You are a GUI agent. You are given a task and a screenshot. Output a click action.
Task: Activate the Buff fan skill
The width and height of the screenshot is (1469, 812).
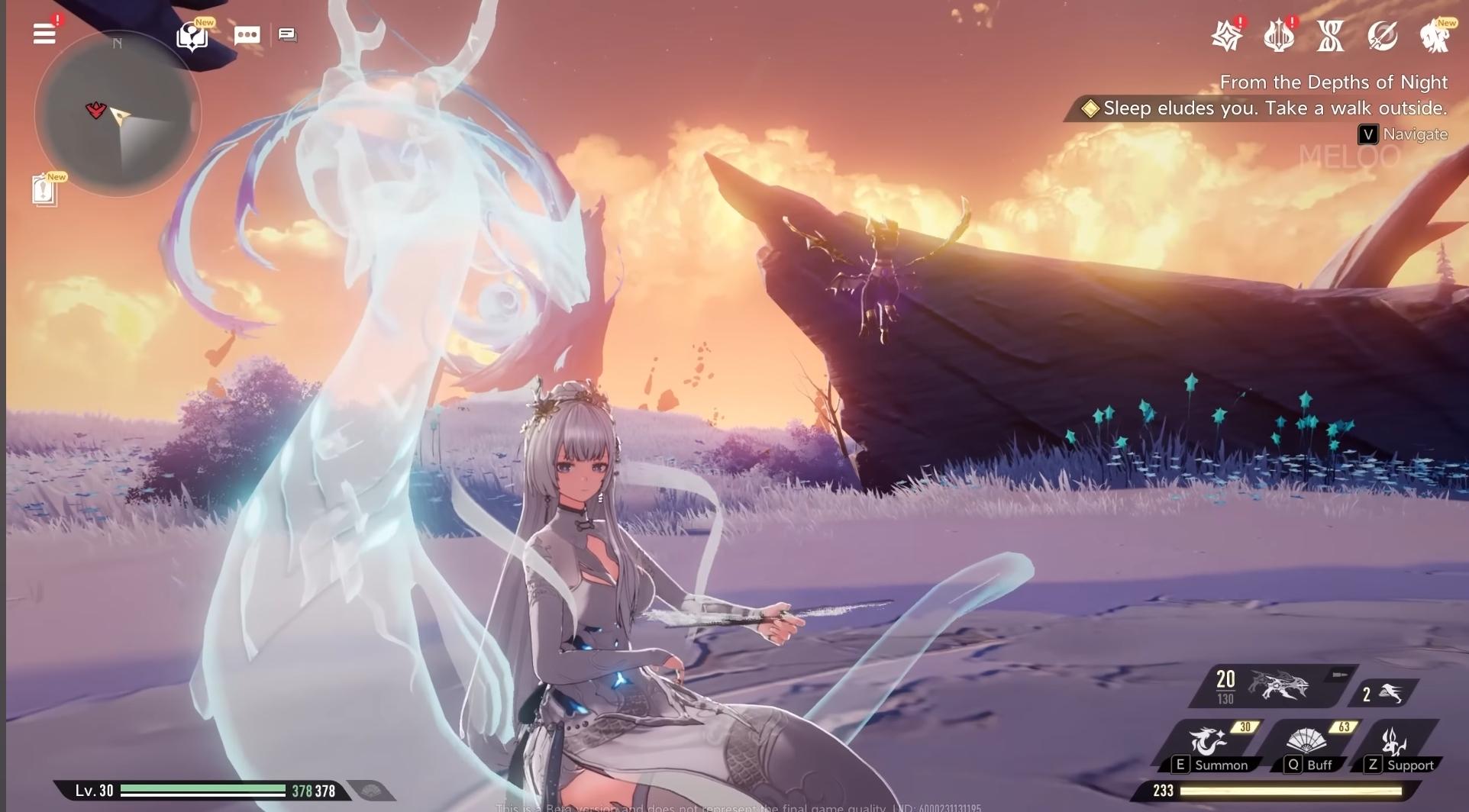pos(1307,746)
